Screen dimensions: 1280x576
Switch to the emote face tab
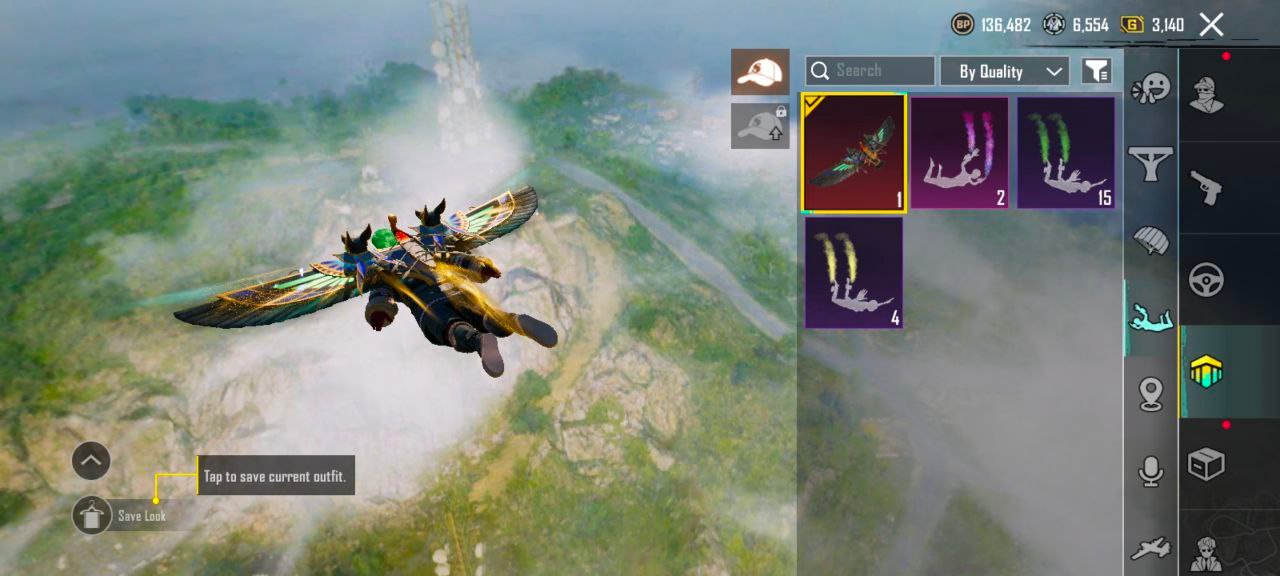1151,89
